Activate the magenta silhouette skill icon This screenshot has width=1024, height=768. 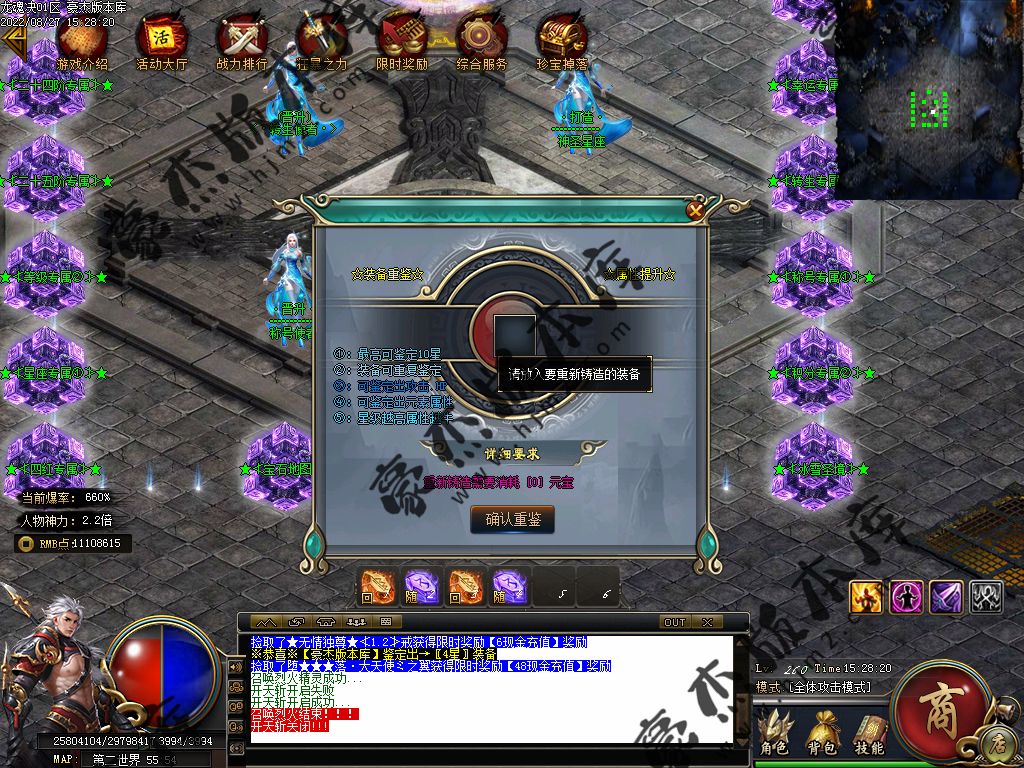point(906,597)
